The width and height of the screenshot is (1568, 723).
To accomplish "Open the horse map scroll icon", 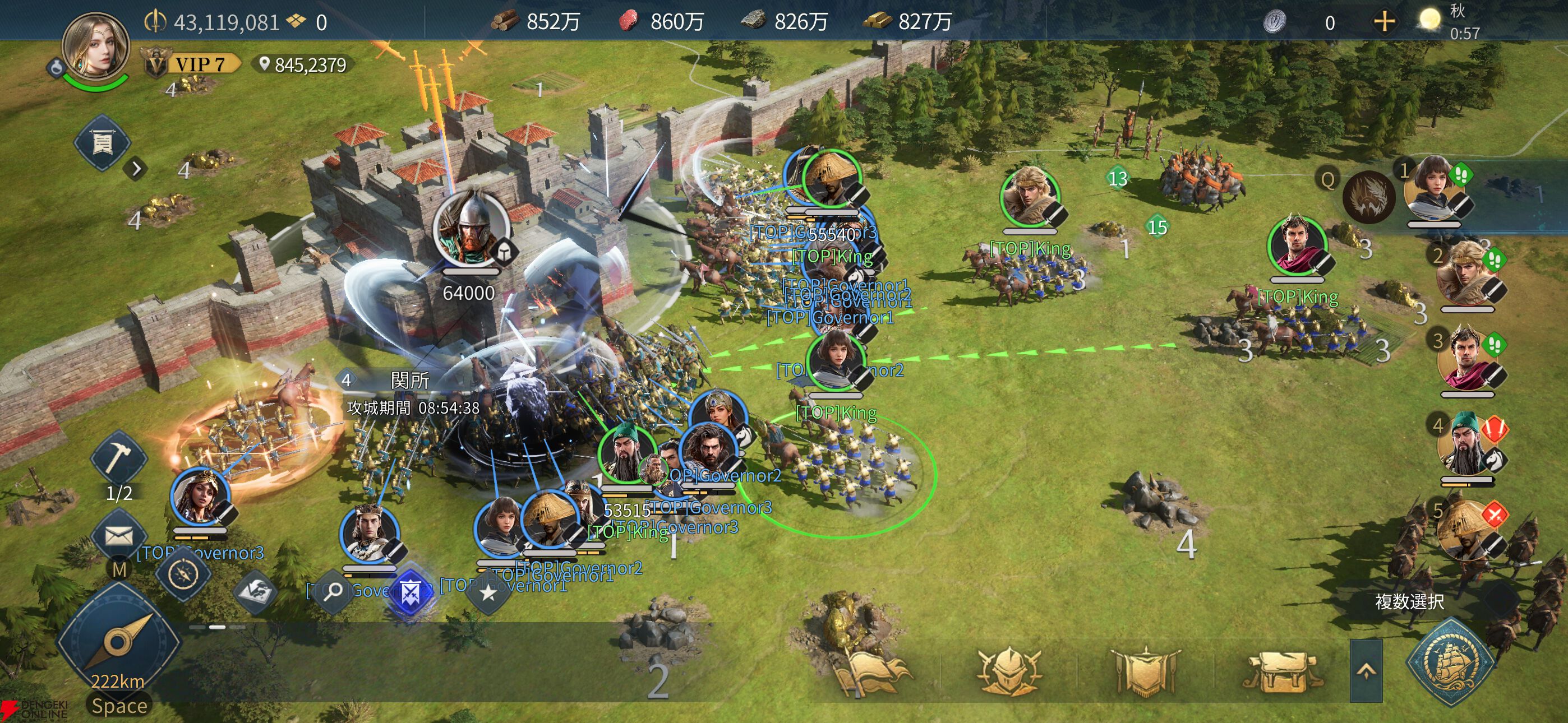I will [255, 591].
